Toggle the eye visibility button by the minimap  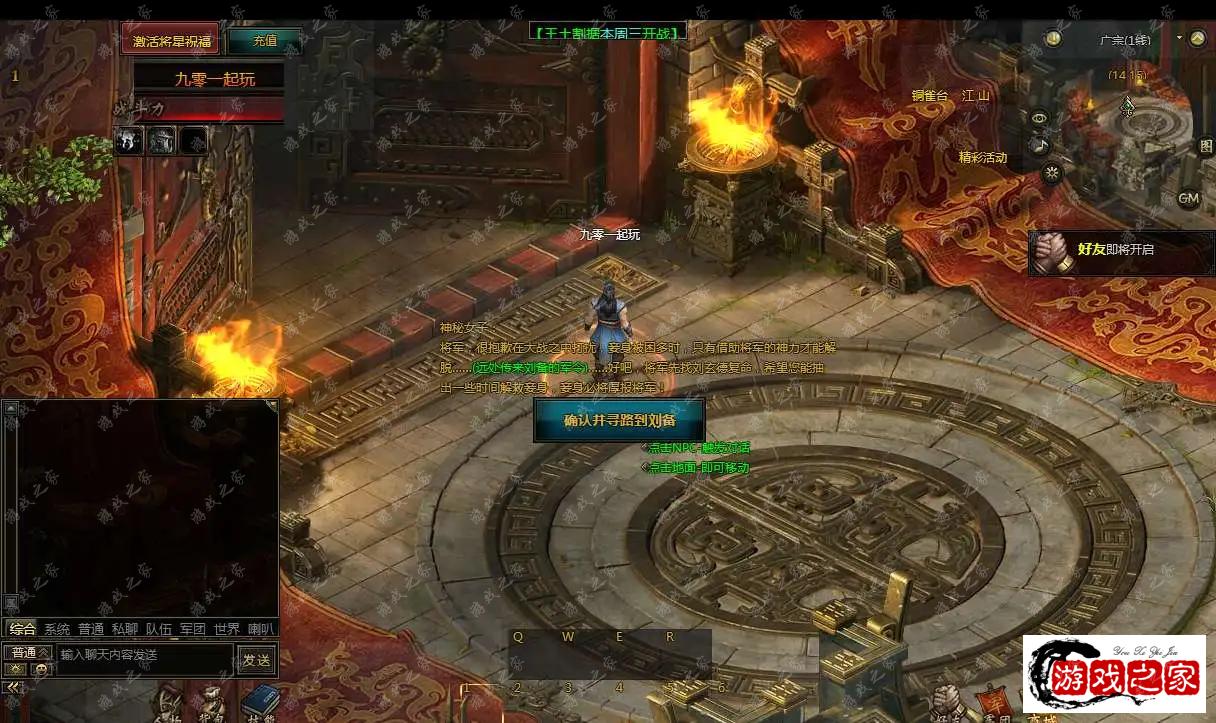(x=1040, y=118)
